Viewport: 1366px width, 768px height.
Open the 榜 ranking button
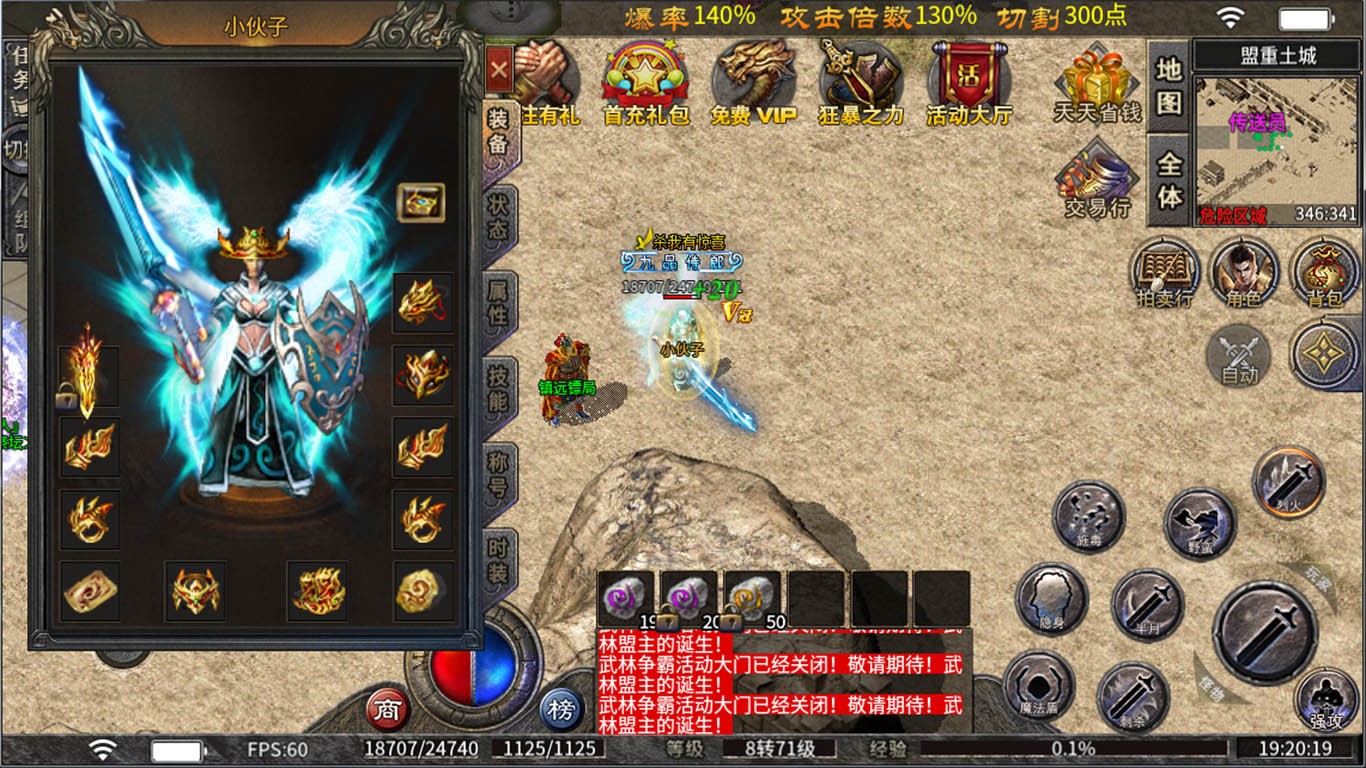point(562,708)
